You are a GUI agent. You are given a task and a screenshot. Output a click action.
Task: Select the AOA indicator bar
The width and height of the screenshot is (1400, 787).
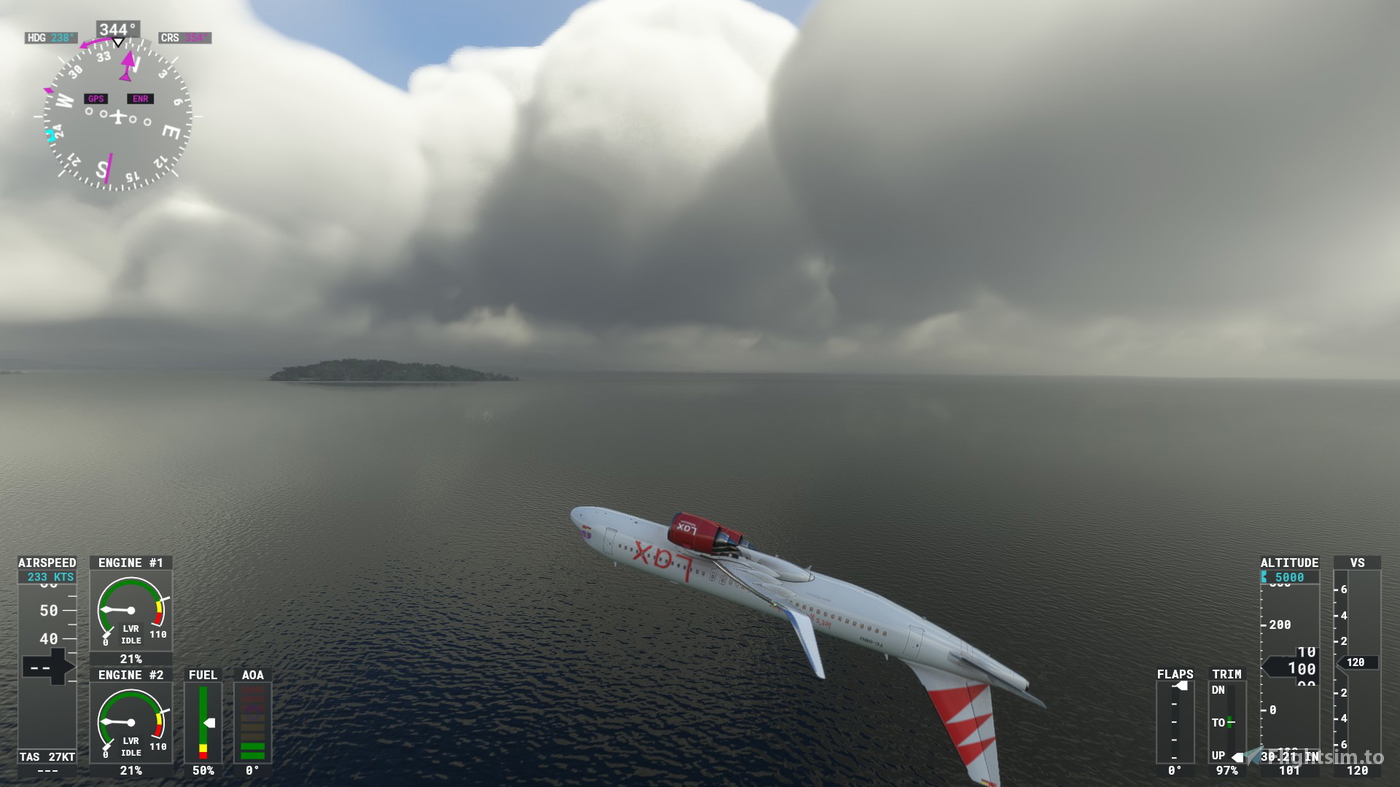(x=252, y=720)
